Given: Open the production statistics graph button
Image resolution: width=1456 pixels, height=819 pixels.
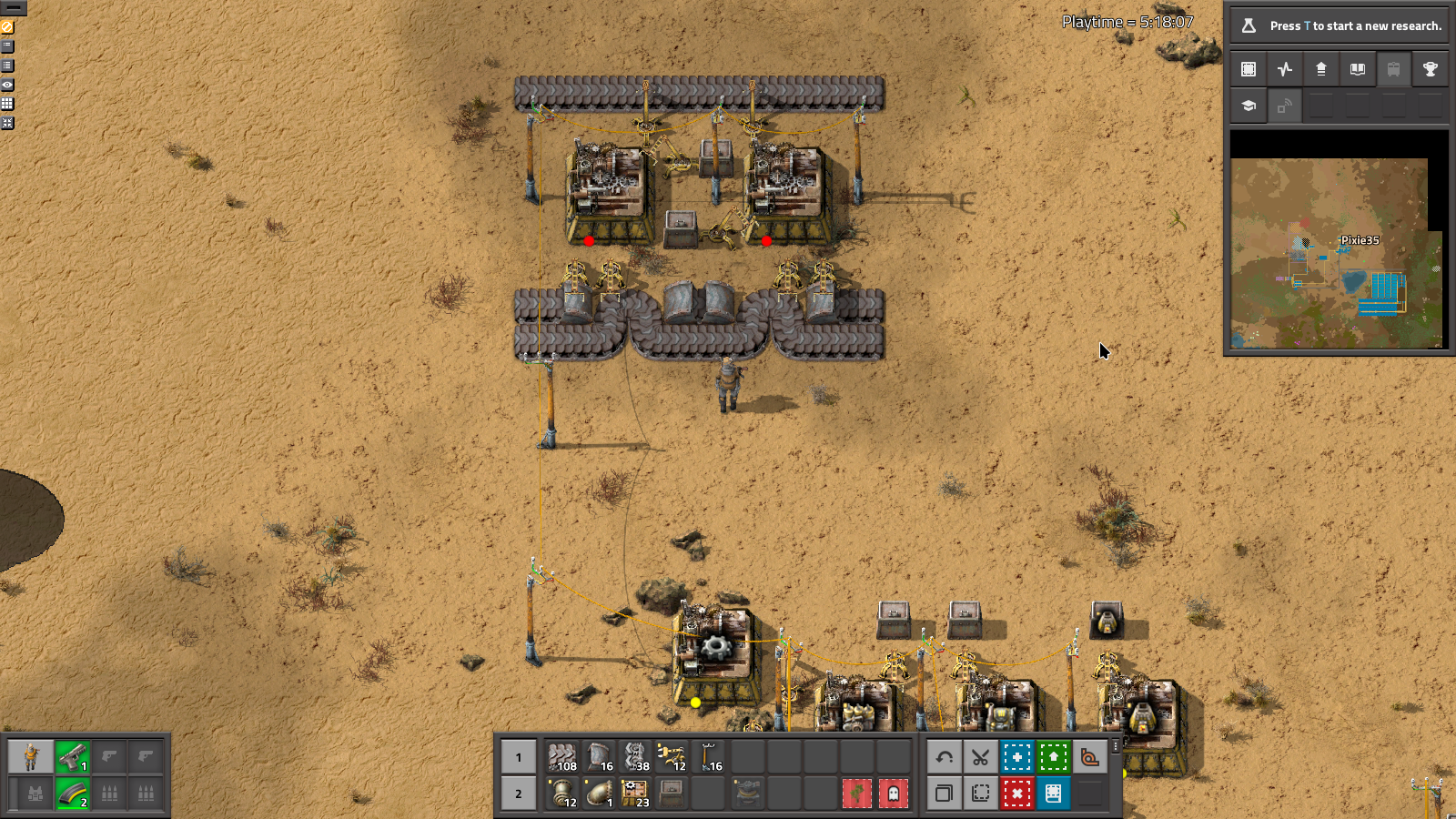Looking at the screenshot, I should point(1285,69).
